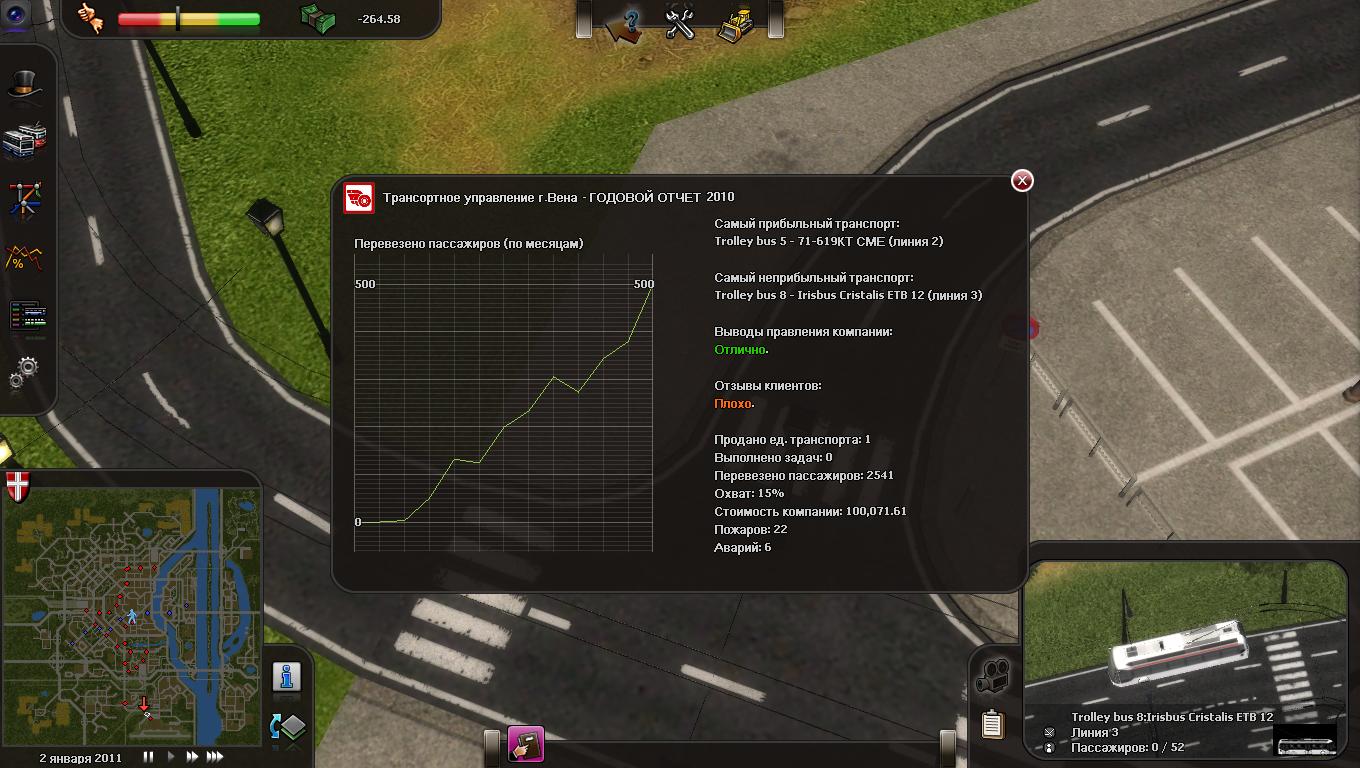Image resolution: width=1360 pixels, height=768 pixels.
Task: Click the movie camera follow vehicle button
Action: coord(993,677)
